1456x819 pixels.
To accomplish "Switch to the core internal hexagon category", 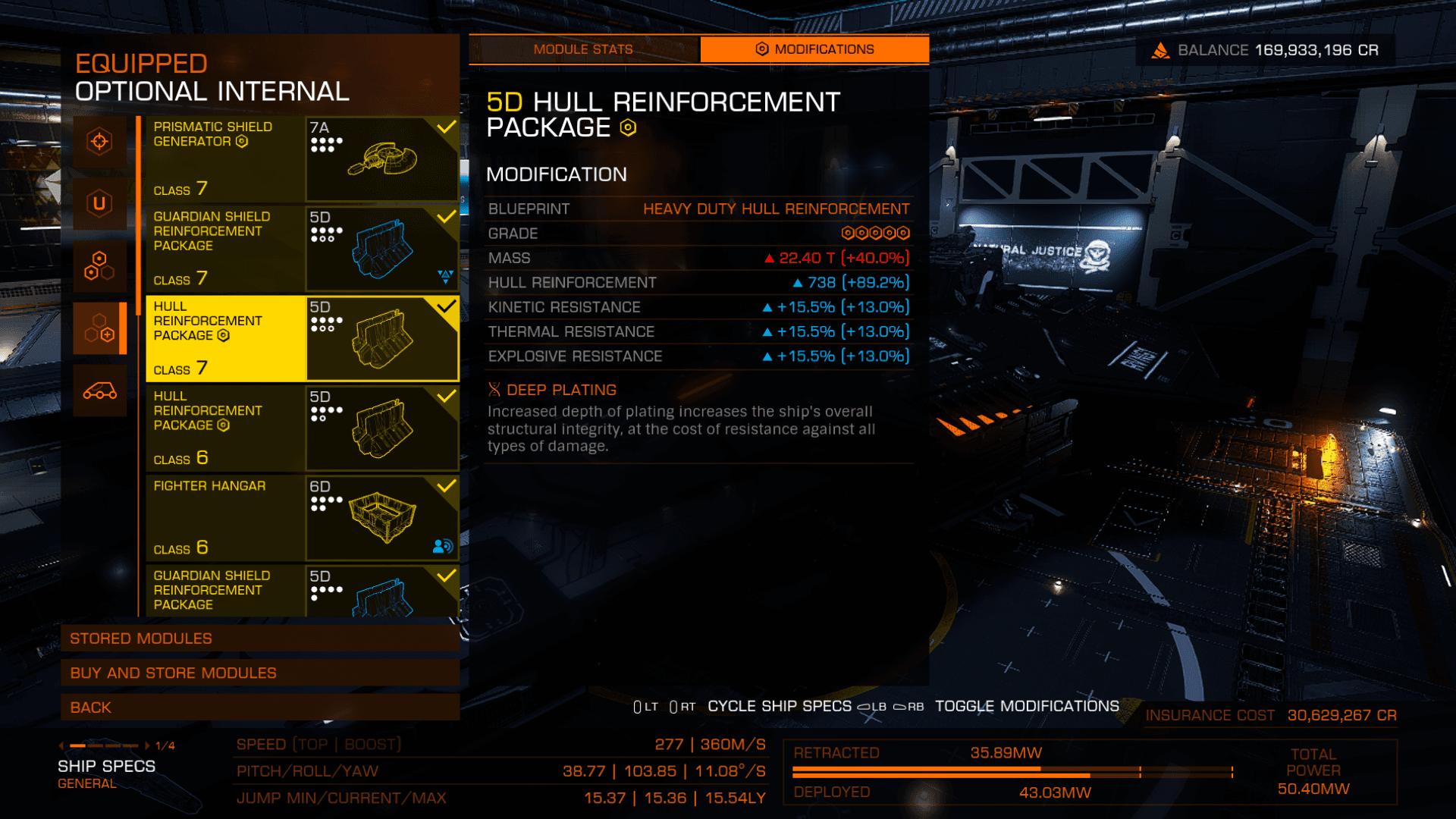I will point(99,266).
